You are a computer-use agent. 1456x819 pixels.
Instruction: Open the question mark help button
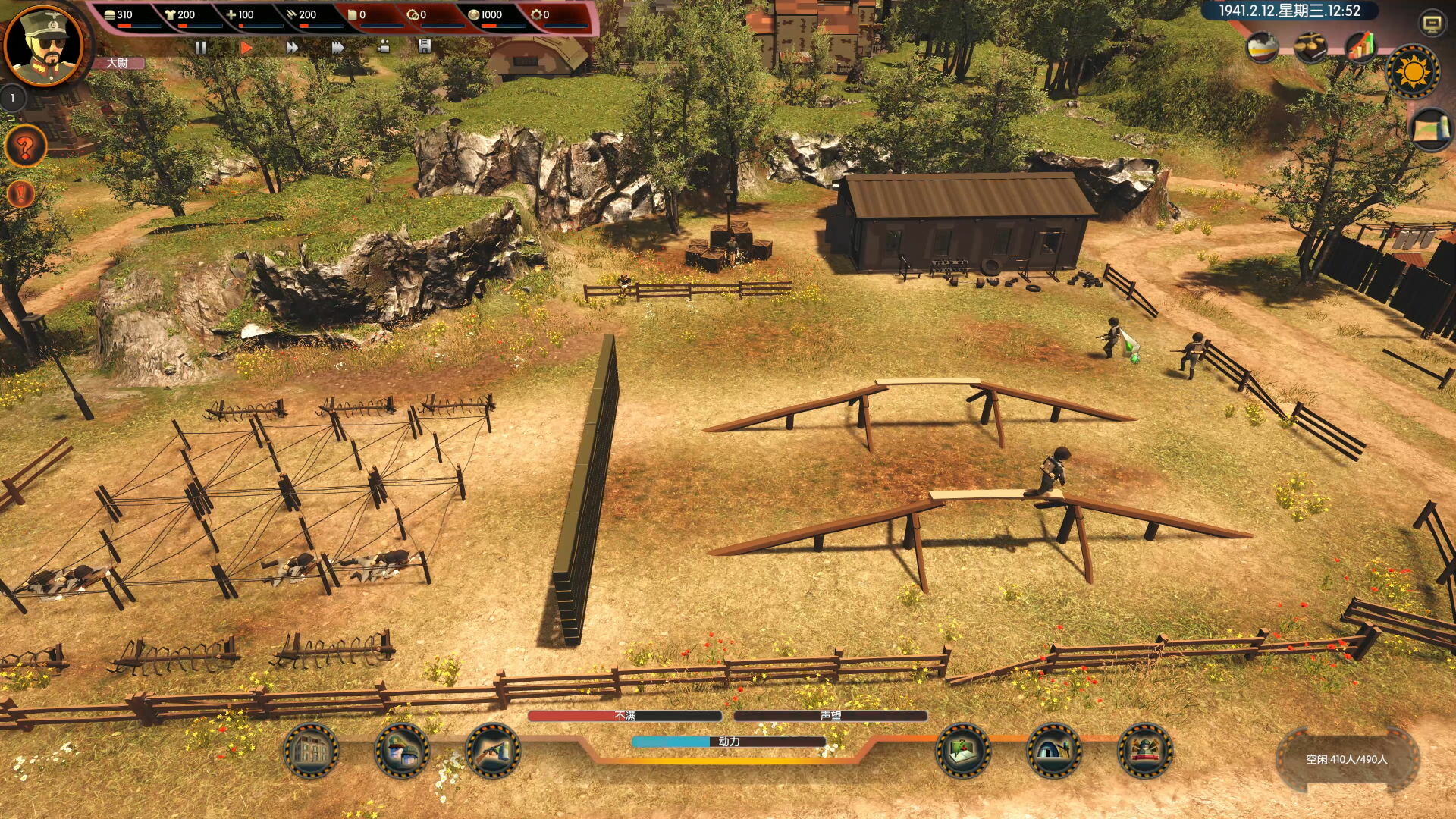[x=25, y=146]
